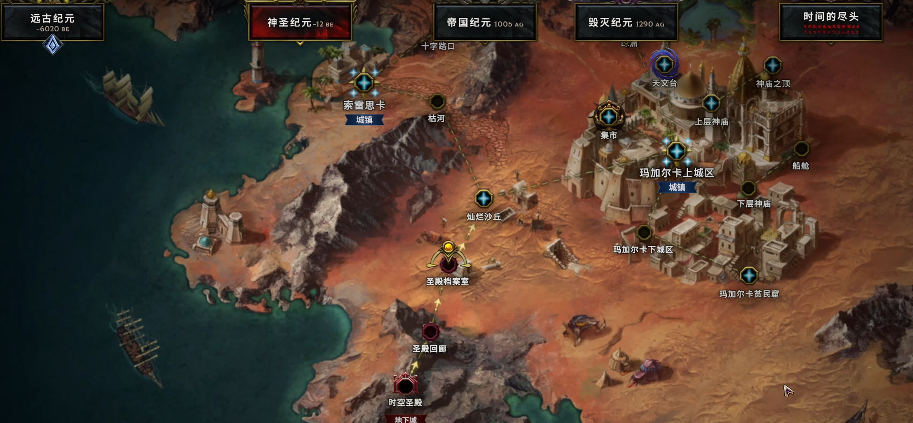Select the 上层神庙 waypoint

711,103
